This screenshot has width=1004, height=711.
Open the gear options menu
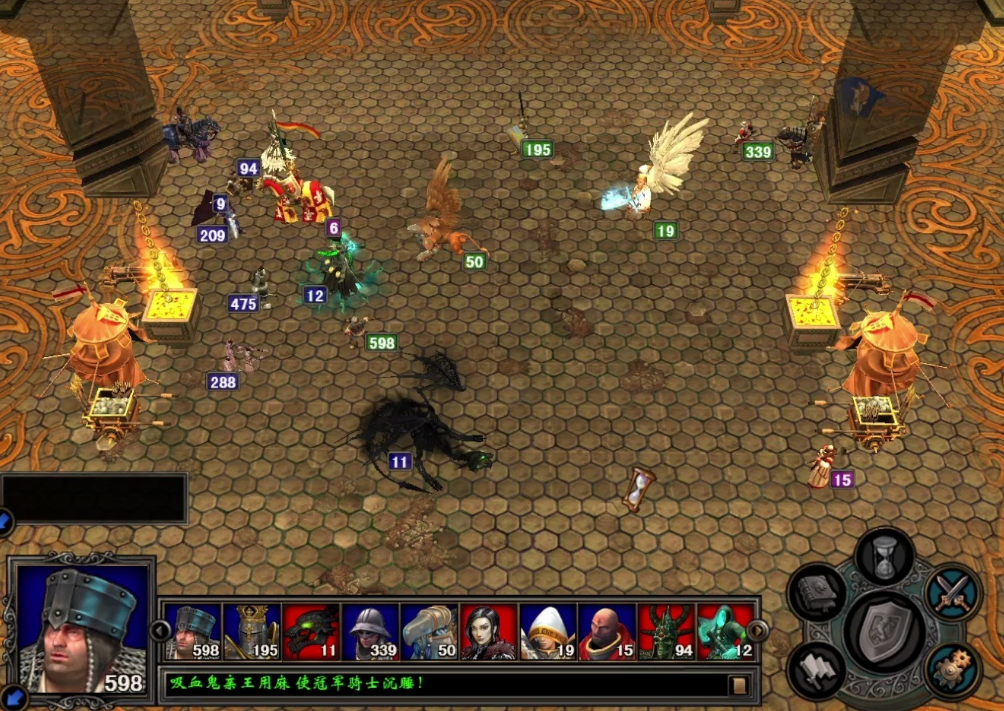coord(951,667)
